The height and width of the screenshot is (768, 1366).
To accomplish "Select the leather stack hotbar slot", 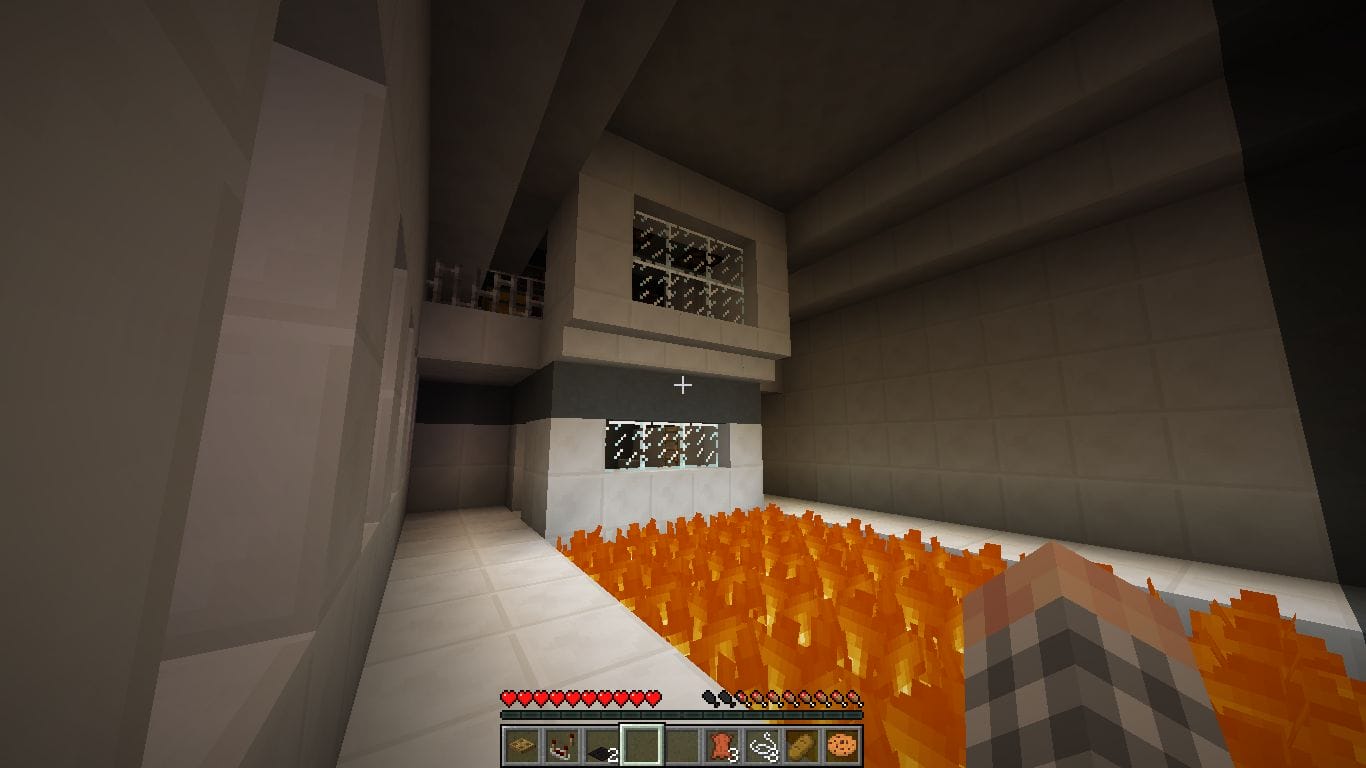I will (x=721, y=745).
